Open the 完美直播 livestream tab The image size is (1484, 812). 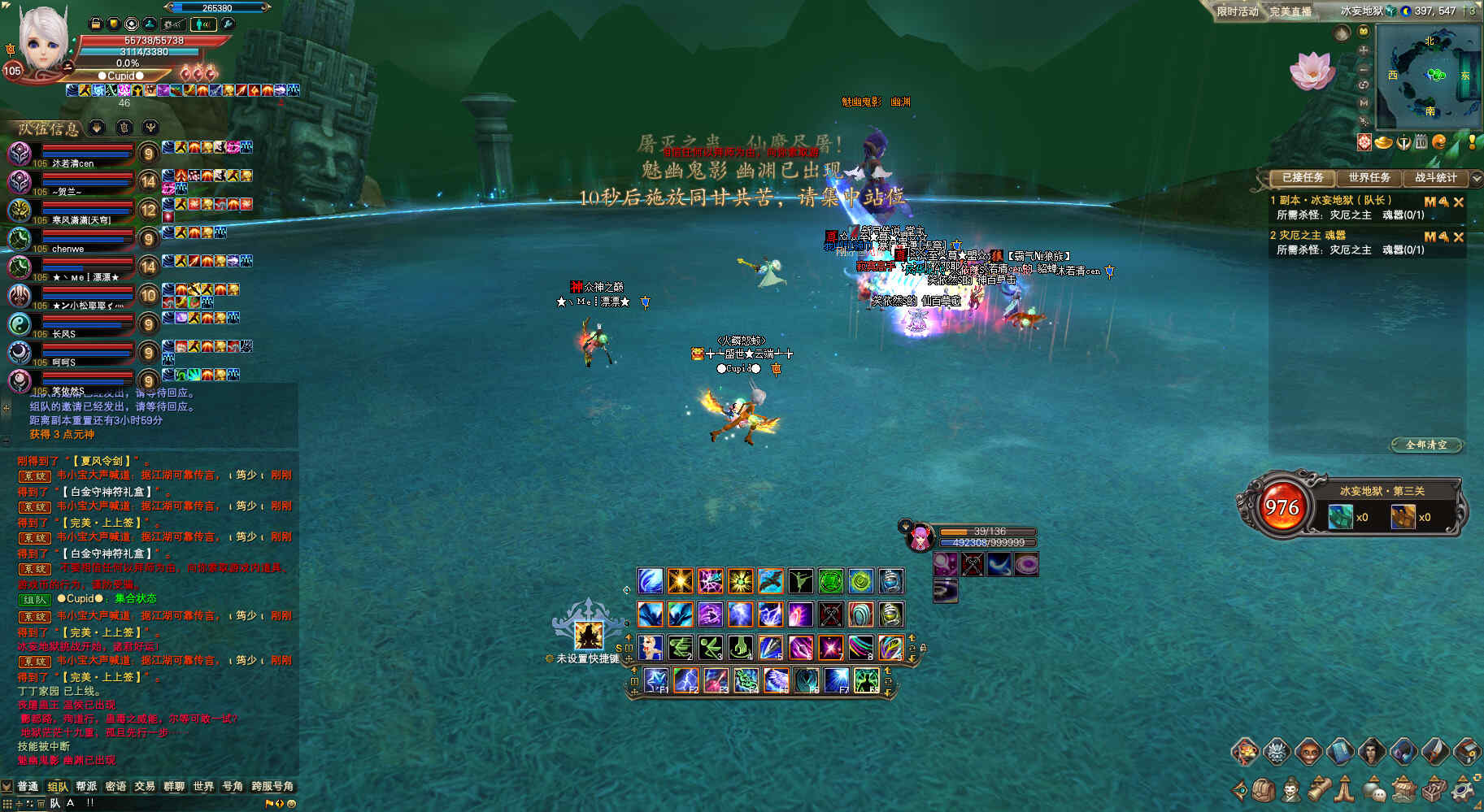pos(1290,11)
